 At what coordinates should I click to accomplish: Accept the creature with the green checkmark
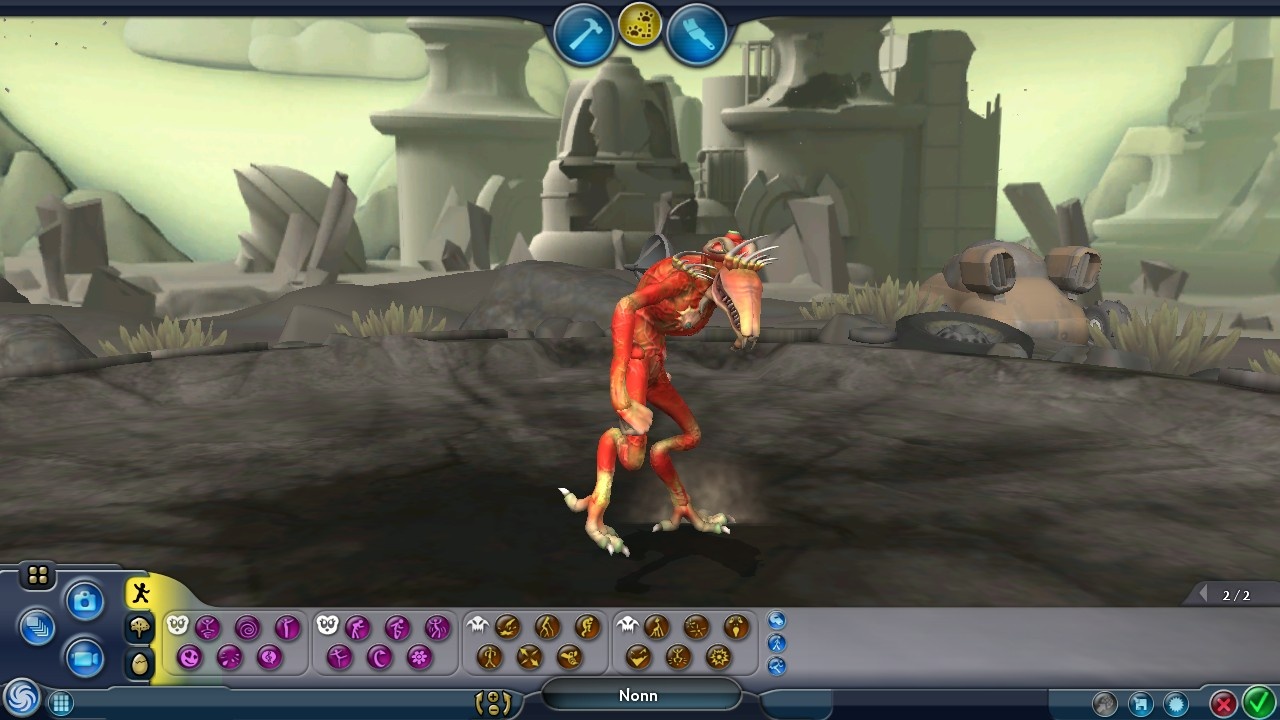click(x=1257, y=703)
